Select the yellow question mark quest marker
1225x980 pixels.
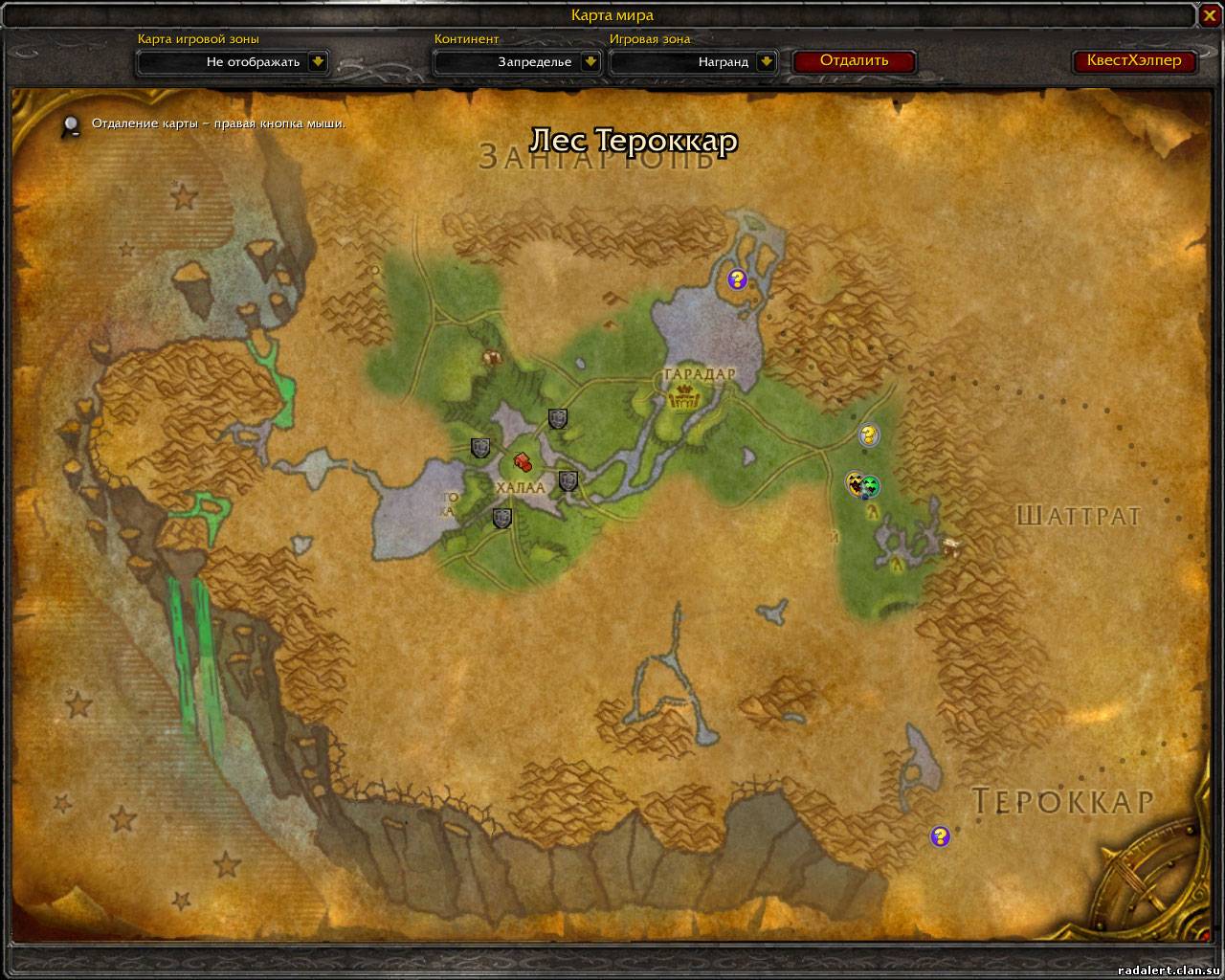(868, 435)
